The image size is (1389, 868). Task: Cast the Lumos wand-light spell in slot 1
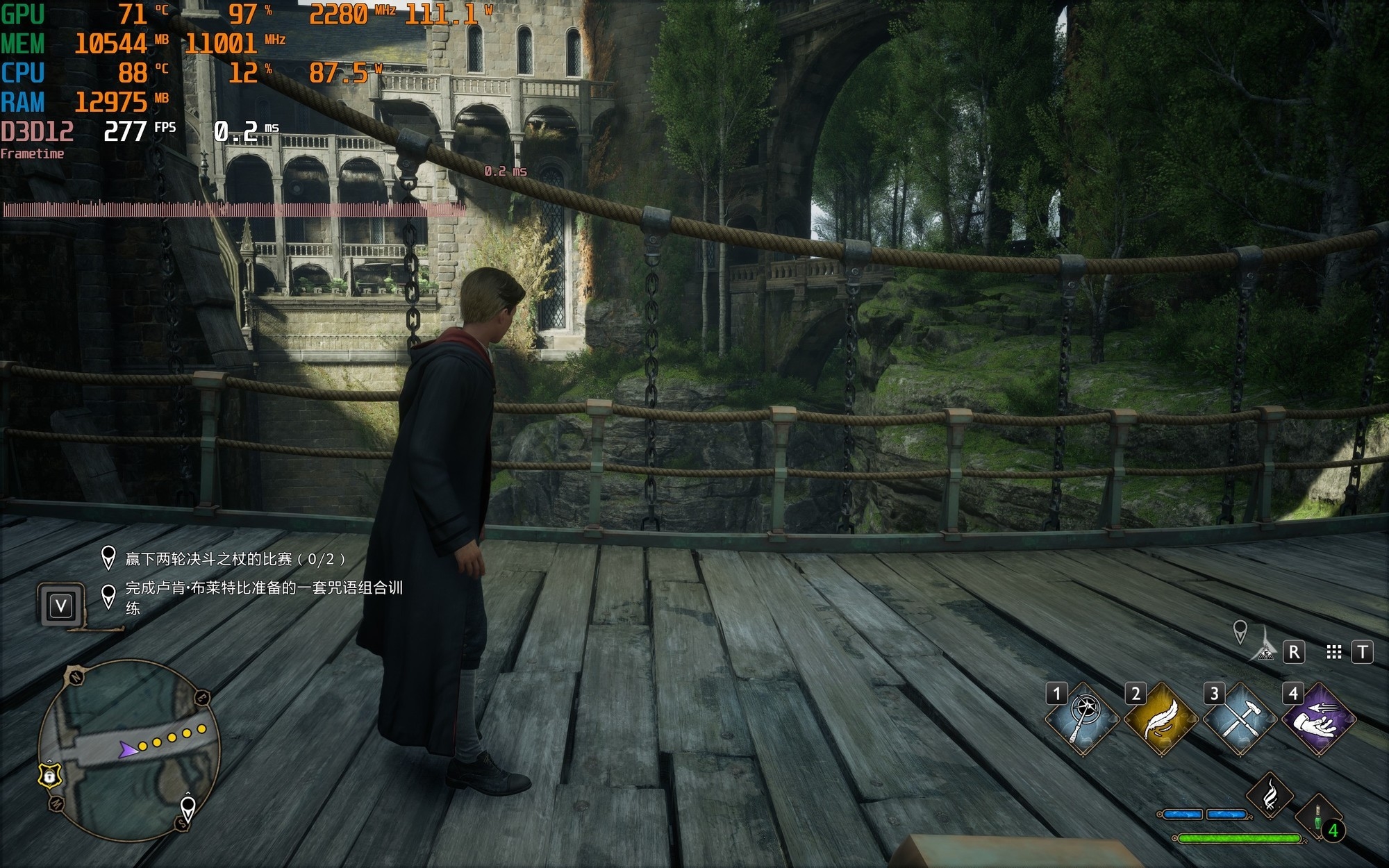click(1083, 719)
